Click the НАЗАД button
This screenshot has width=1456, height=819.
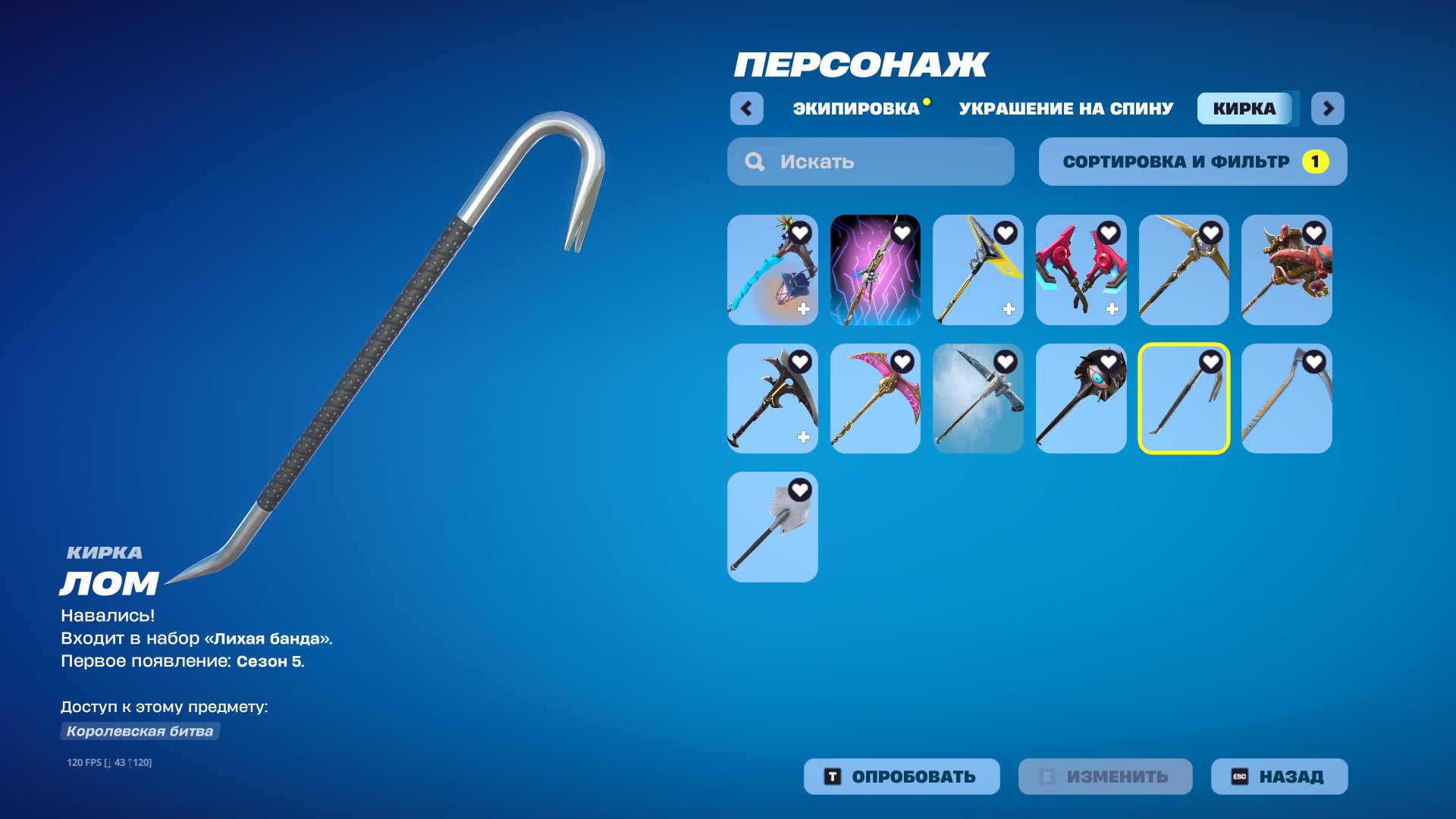(x=1279, y=776)
